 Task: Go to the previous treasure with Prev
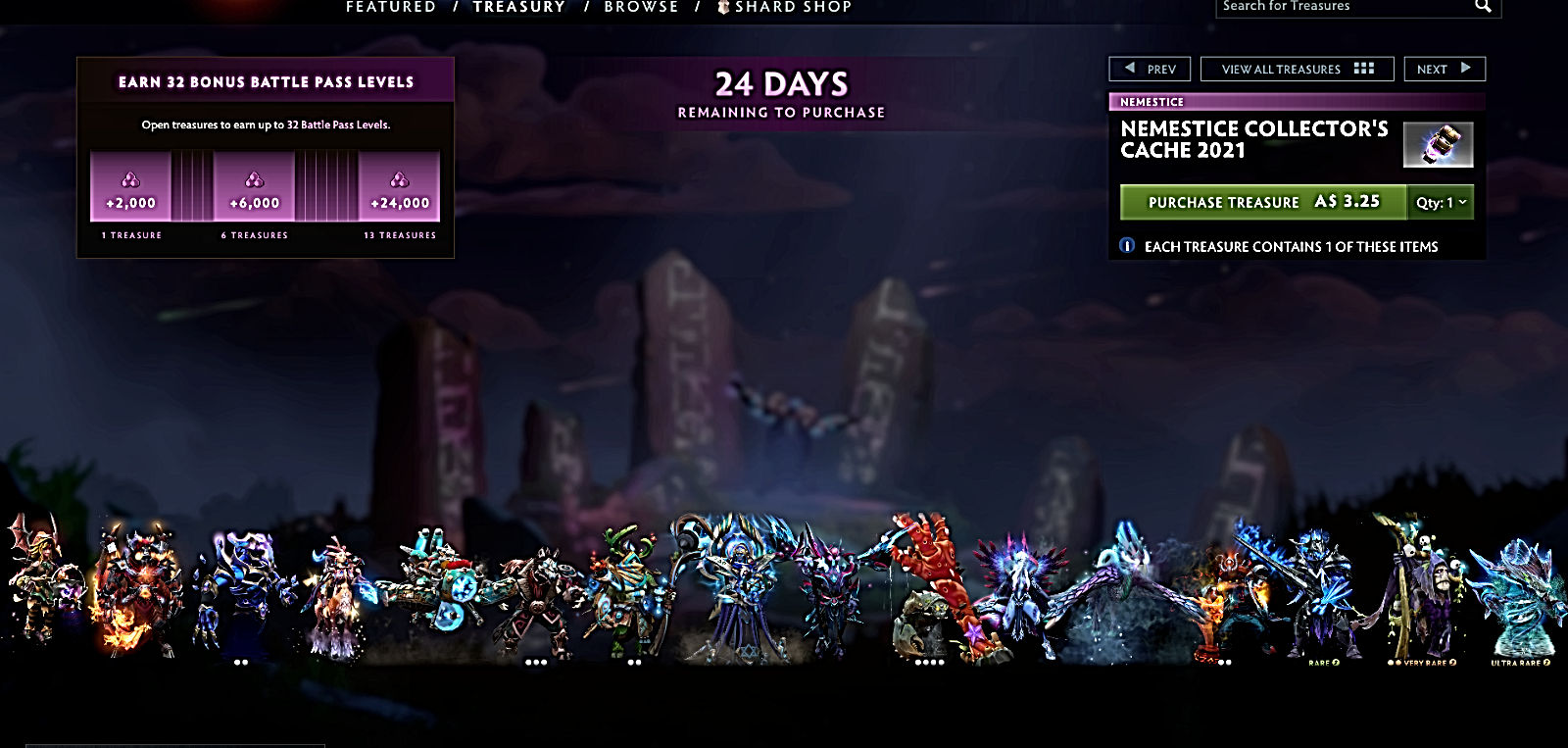coord(1150,69)
